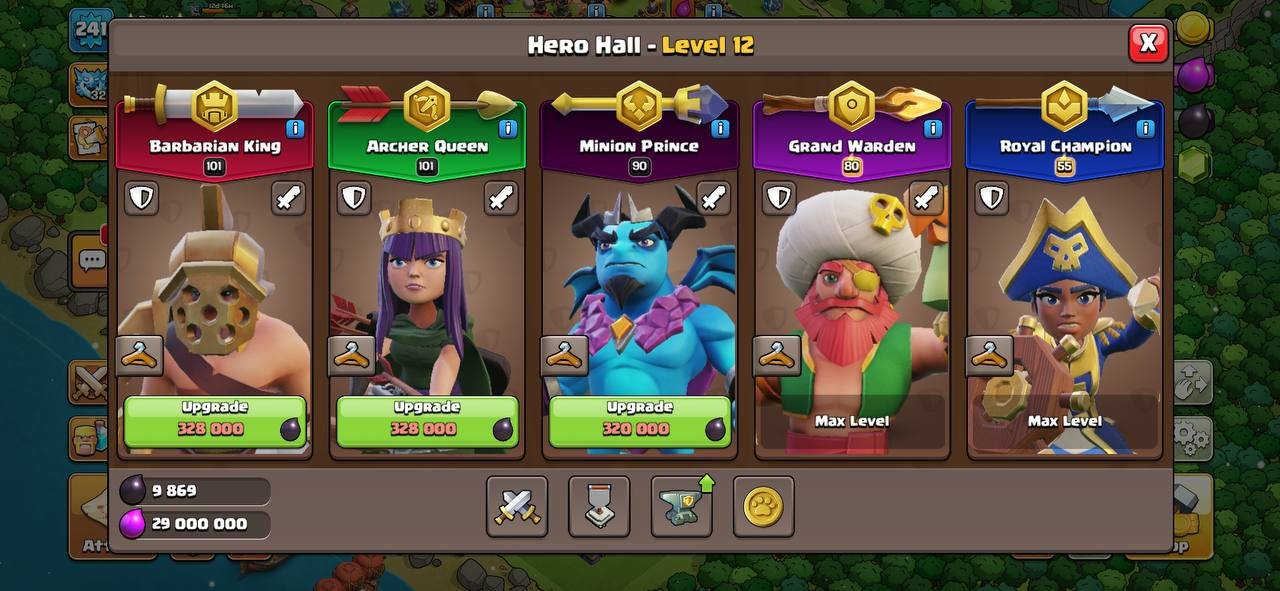Open the crossed swords button
Image resolution: width=1280 pixels, height=591 pixels.
click(x=517, y=506)
